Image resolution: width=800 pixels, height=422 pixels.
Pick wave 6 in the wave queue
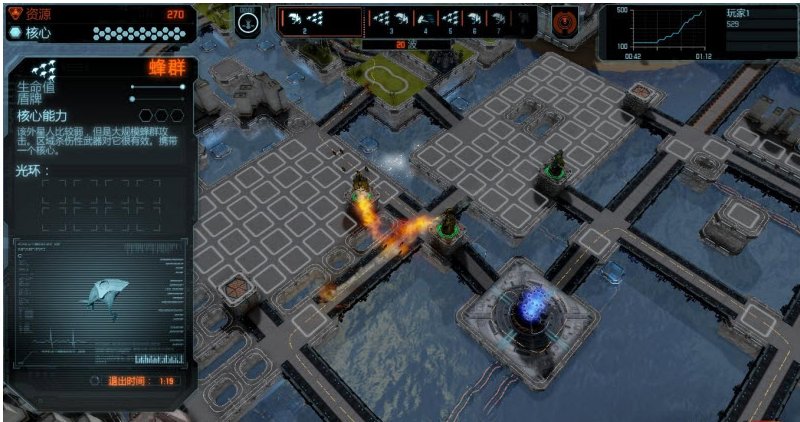point(475,20)
